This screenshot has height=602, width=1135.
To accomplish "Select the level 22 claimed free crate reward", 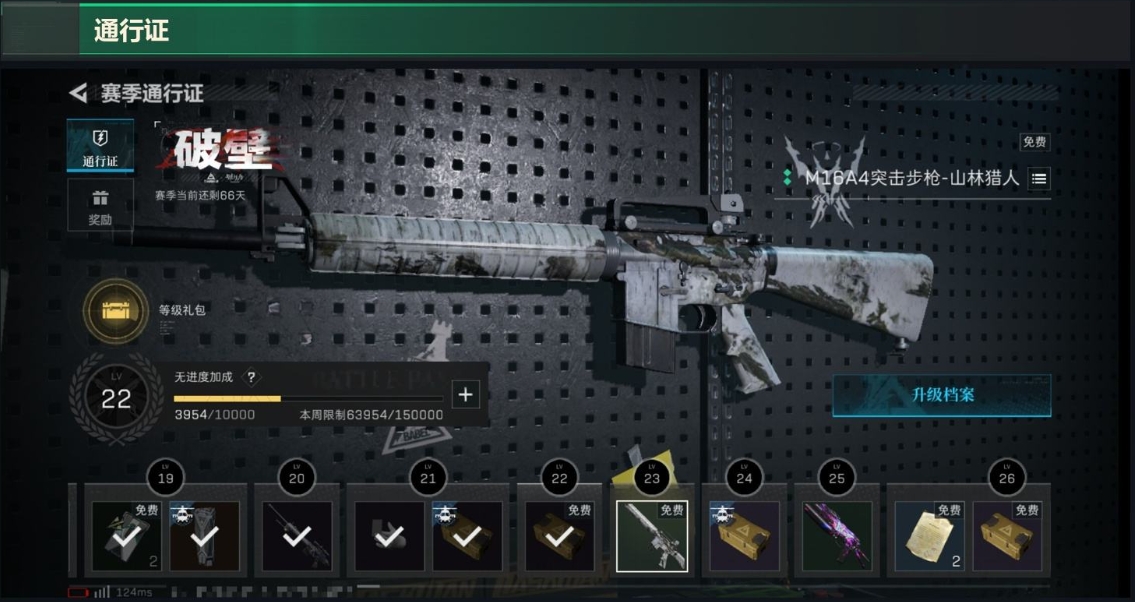I will point(560,536).
